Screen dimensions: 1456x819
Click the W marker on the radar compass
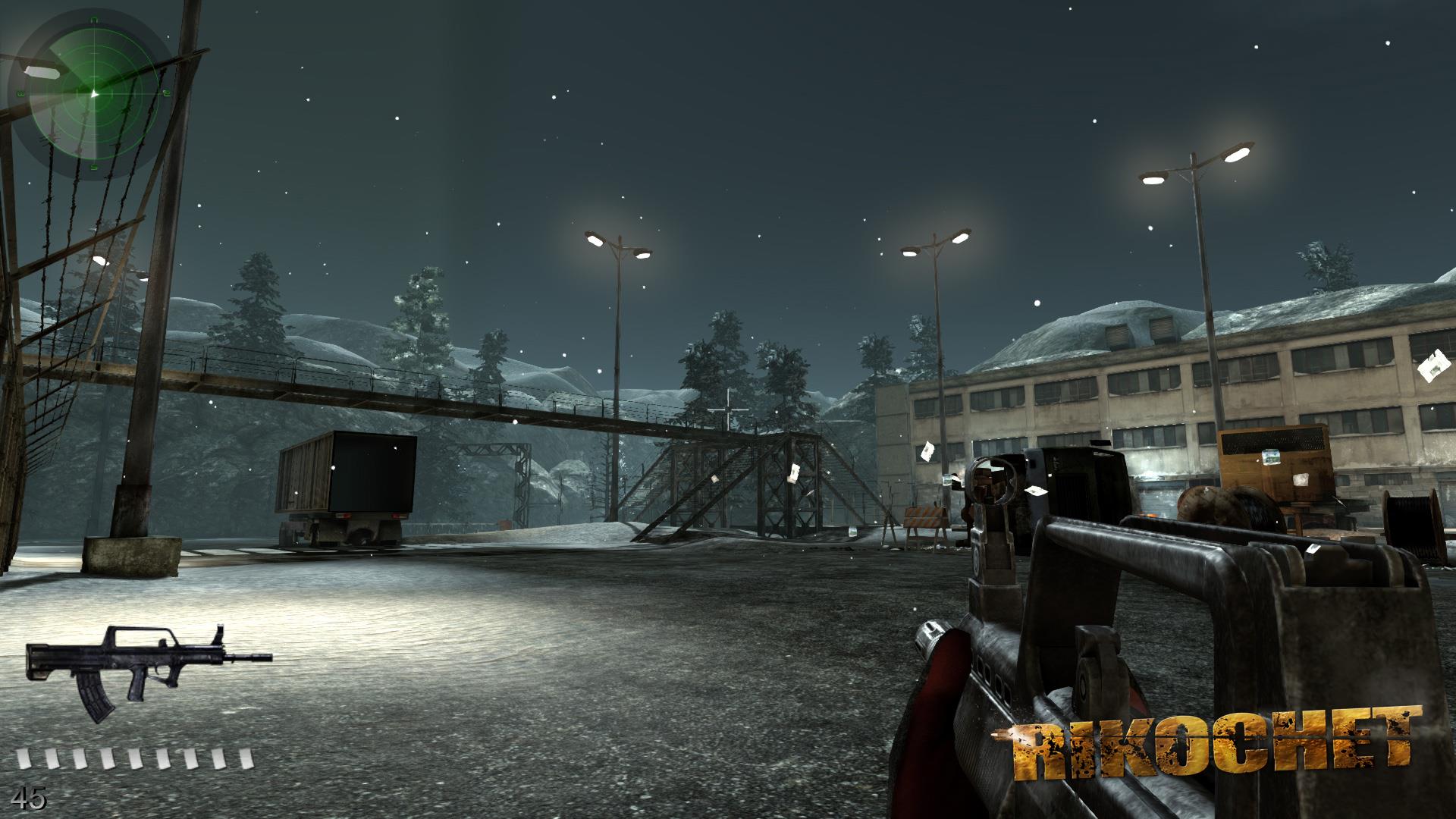coord(21,93)
